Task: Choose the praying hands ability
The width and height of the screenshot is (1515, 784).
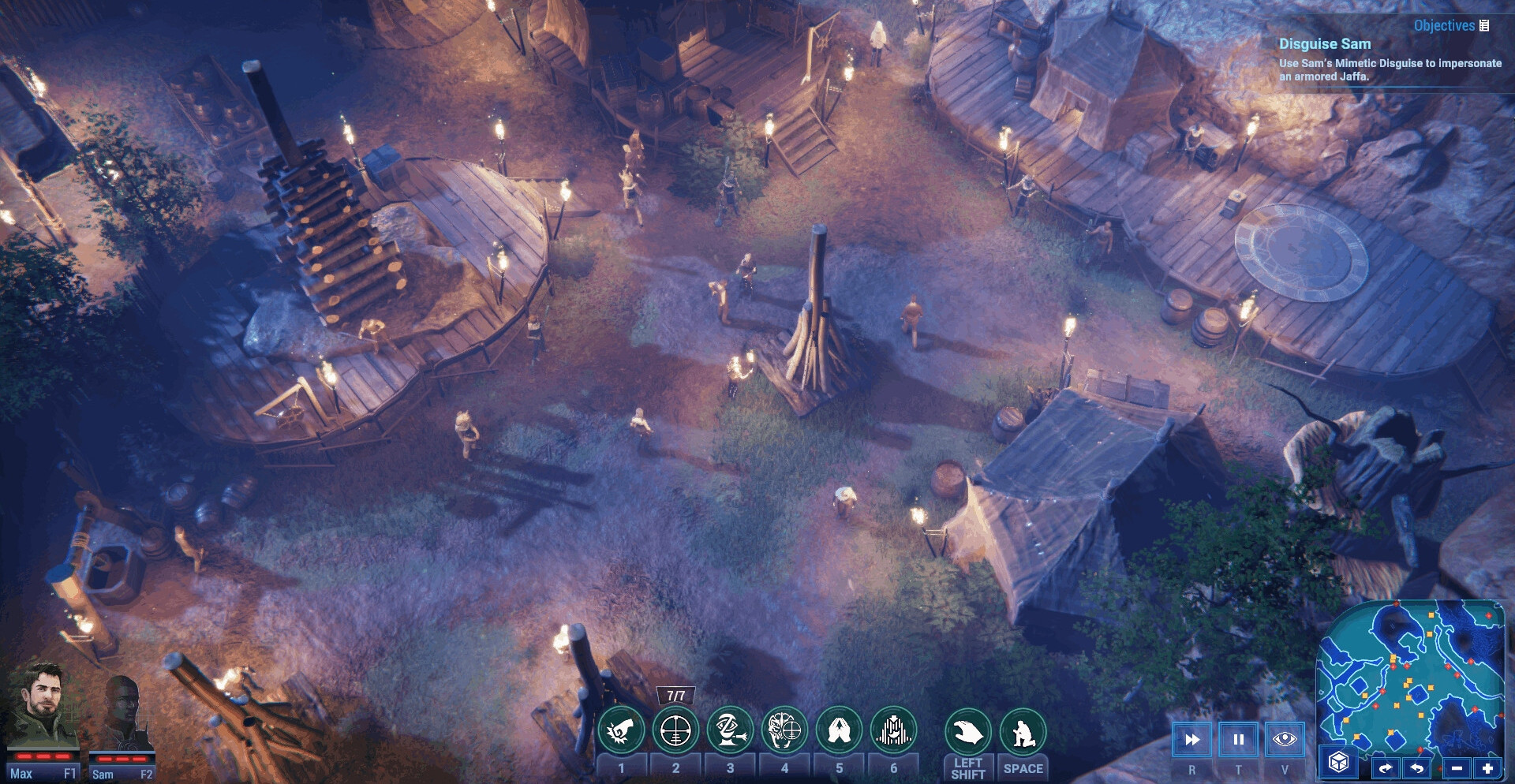Action: click(x=839, y=731)
